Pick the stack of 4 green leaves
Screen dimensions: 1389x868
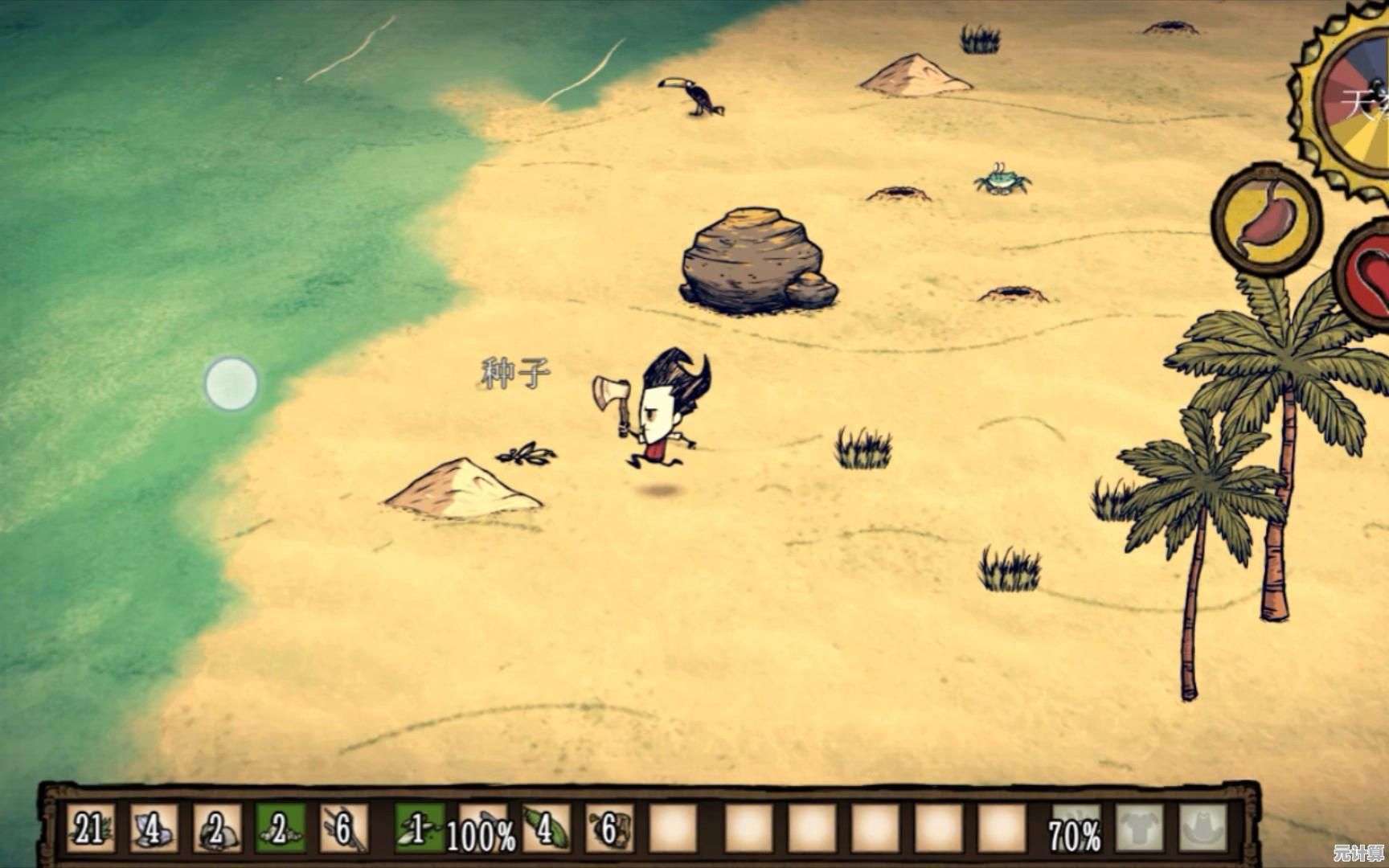coord(546,828)
